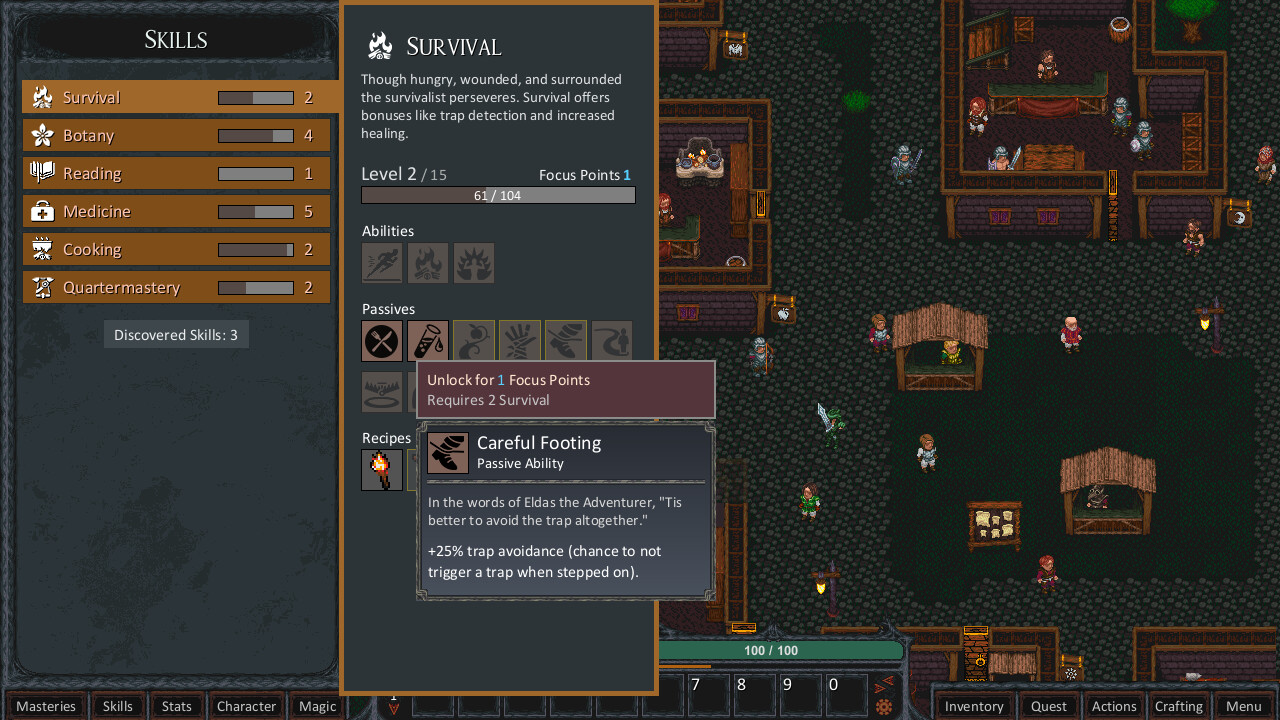Open the Reading skill details

coord(176,173)
